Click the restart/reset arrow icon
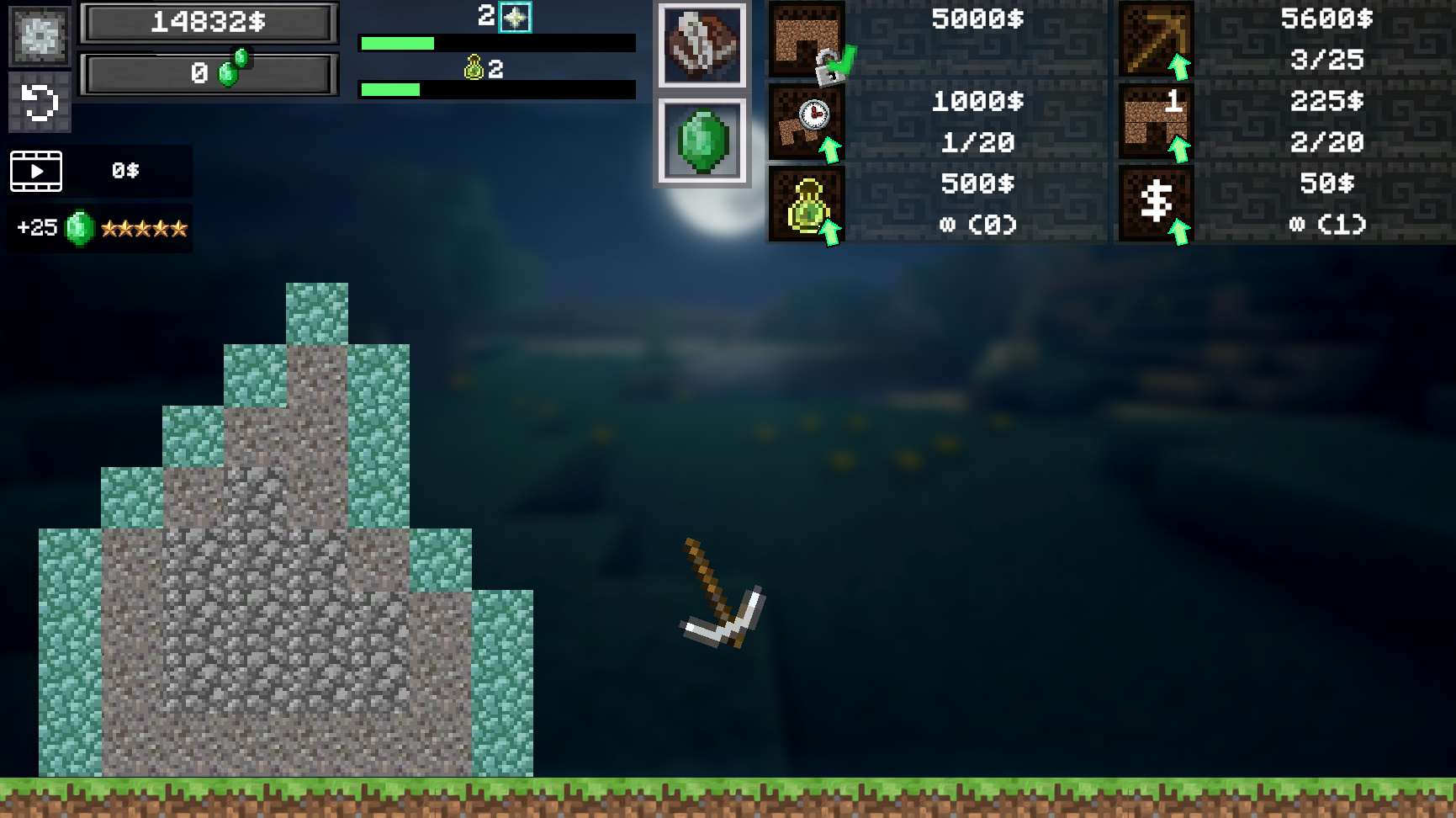1456x818 pixels. coord(39,100)
